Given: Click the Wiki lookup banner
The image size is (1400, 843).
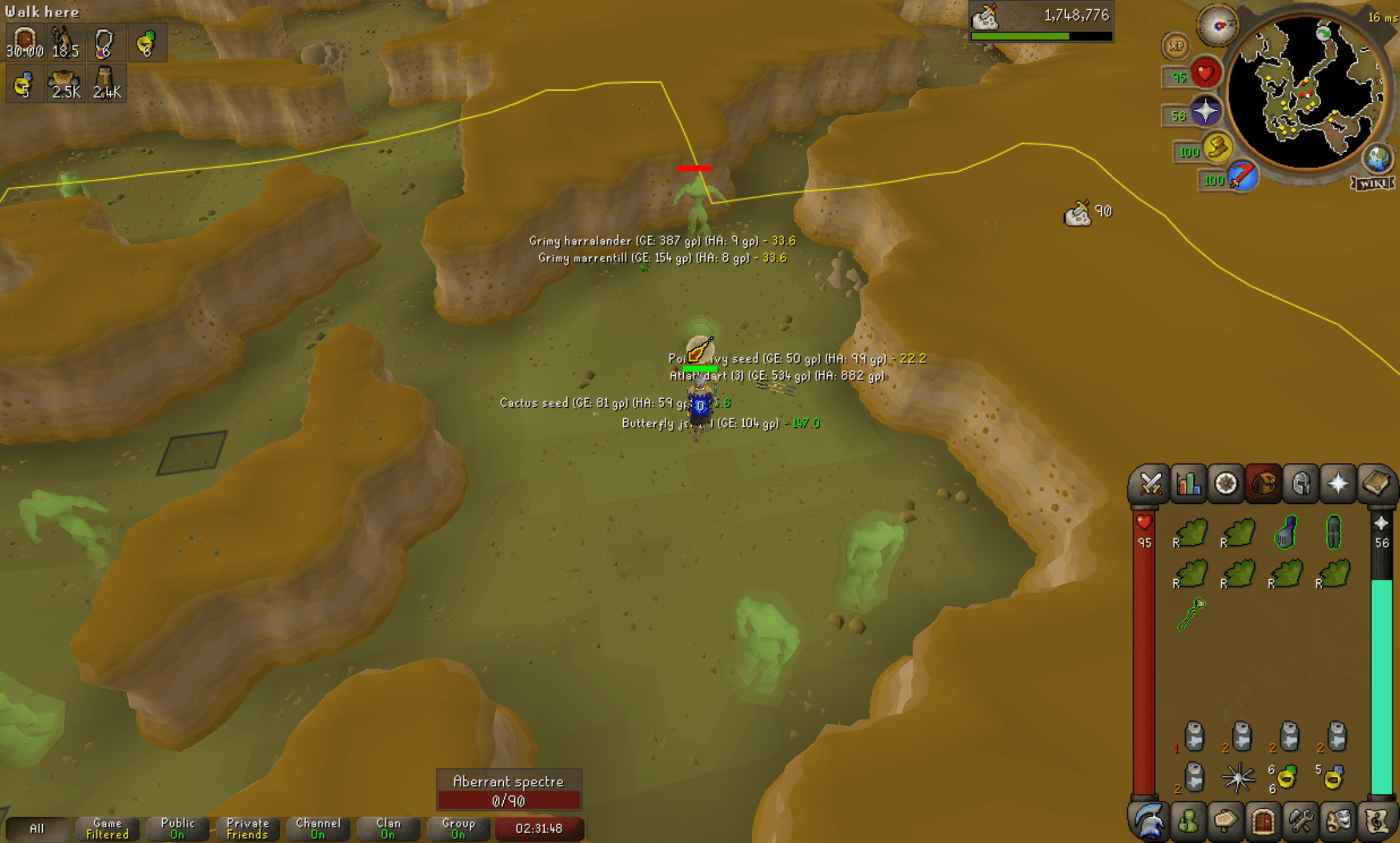Looking at the screenshot, I should point(1372,183).
